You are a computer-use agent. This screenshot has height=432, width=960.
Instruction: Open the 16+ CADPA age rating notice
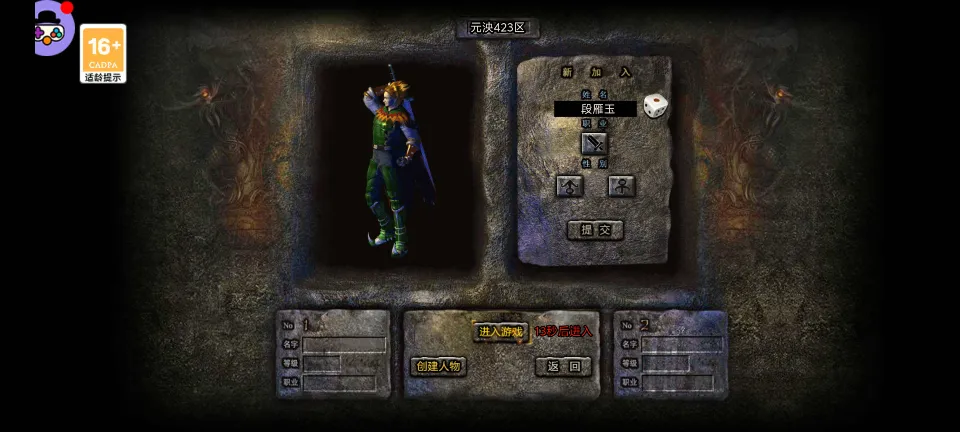[103, 53]
